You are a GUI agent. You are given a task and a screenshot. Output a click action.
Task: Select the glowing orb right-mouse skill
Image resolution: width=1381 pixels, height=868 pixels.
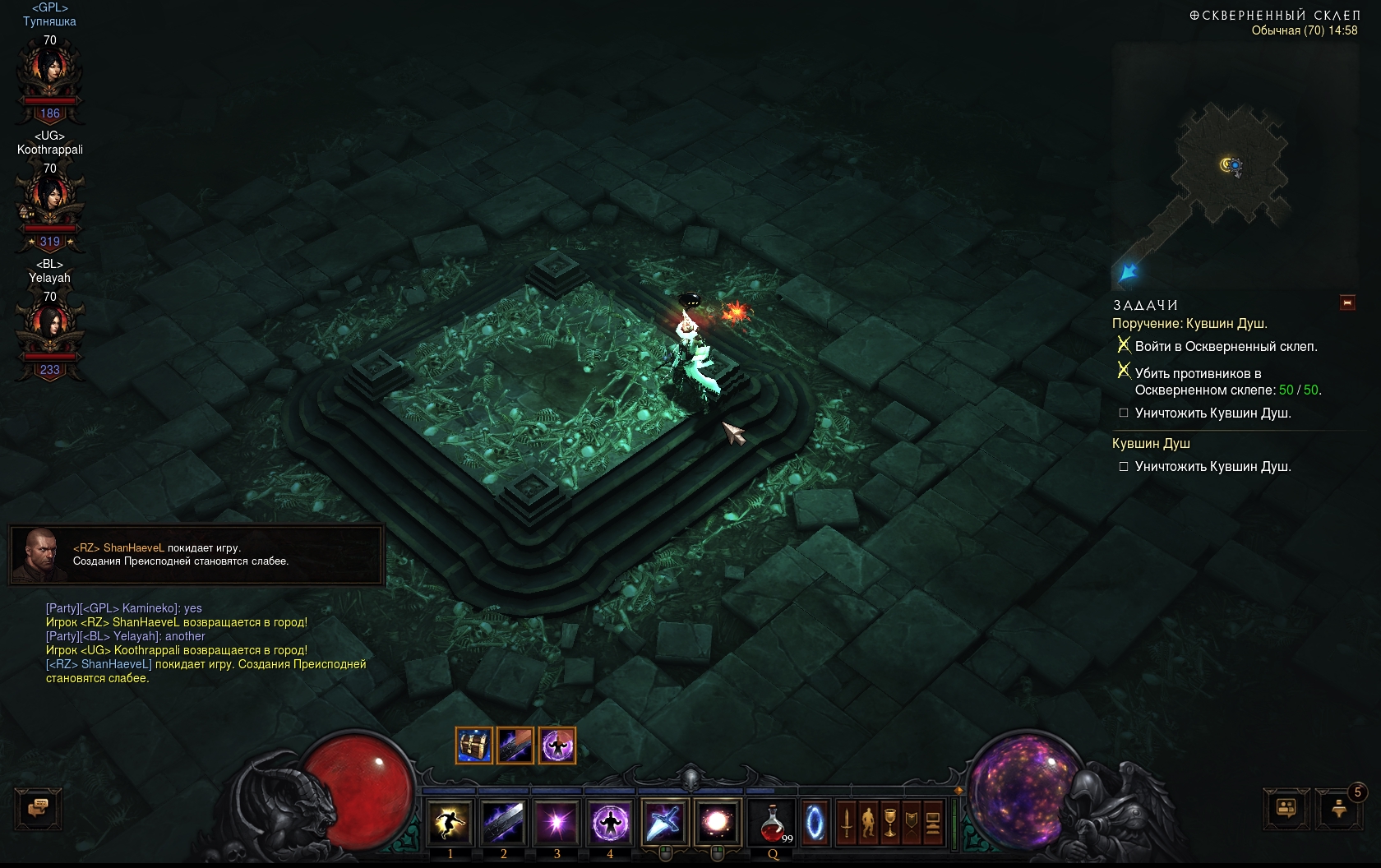717,822
